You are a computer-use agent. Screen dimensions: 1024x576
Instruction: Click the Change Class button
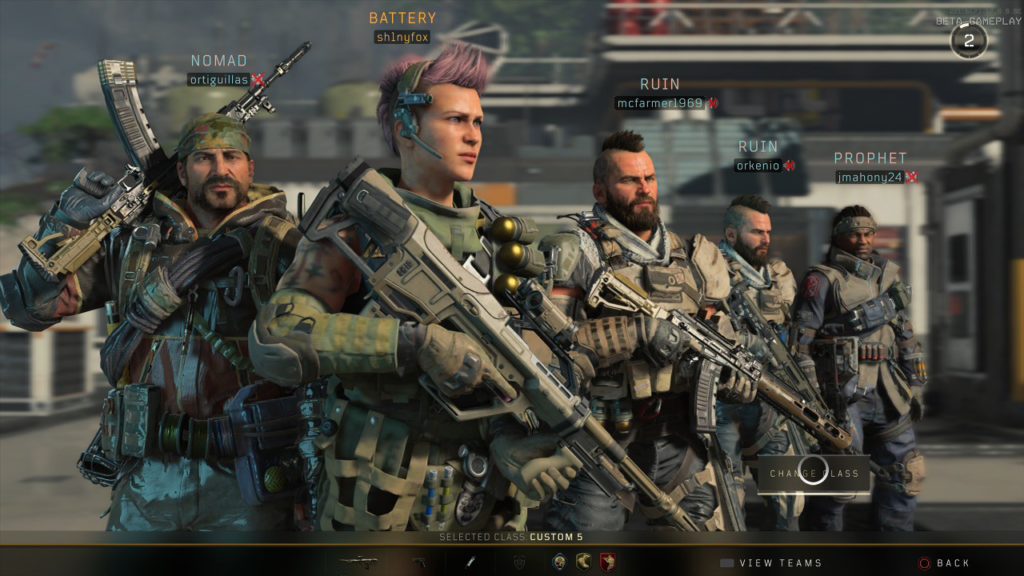(x=814, y=473)
